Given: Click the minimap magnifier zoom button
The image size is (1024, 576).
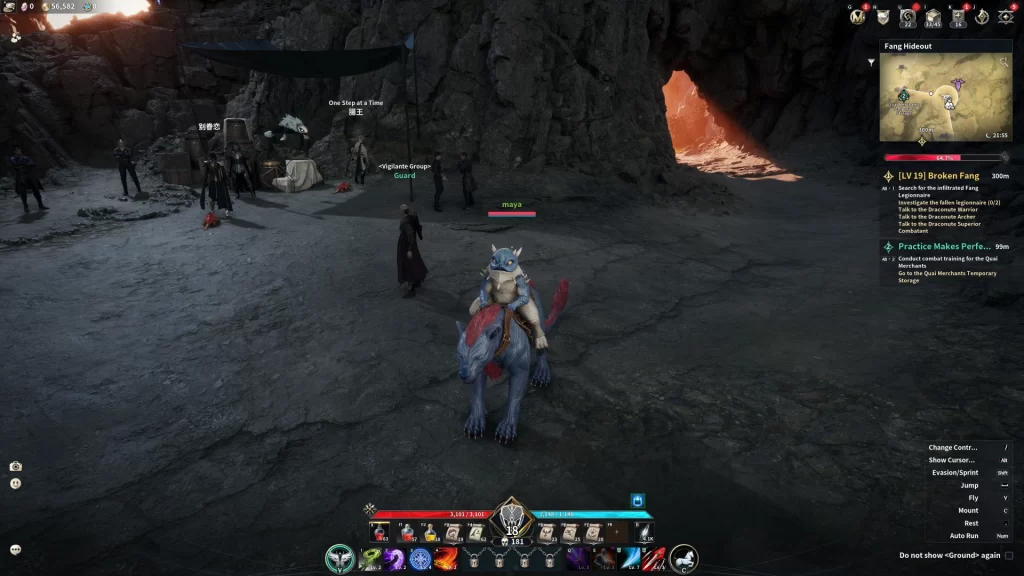Looking at the screenshot, I should coord(1003,61).
